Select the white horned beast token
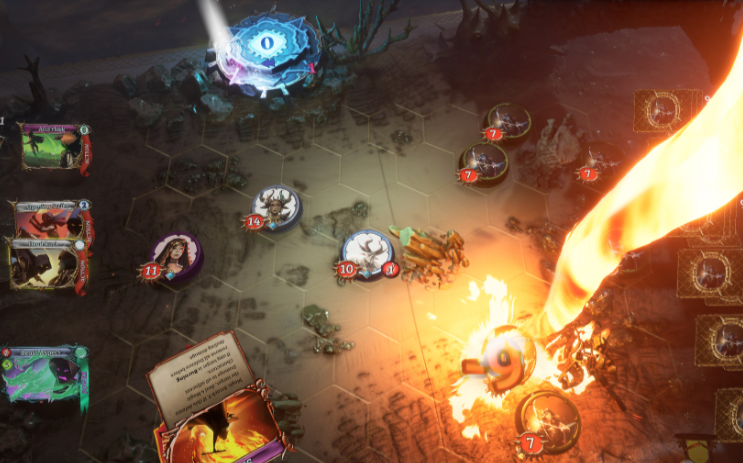The width and height of the screenshot is (743, 463). click(x=366, y=252)
